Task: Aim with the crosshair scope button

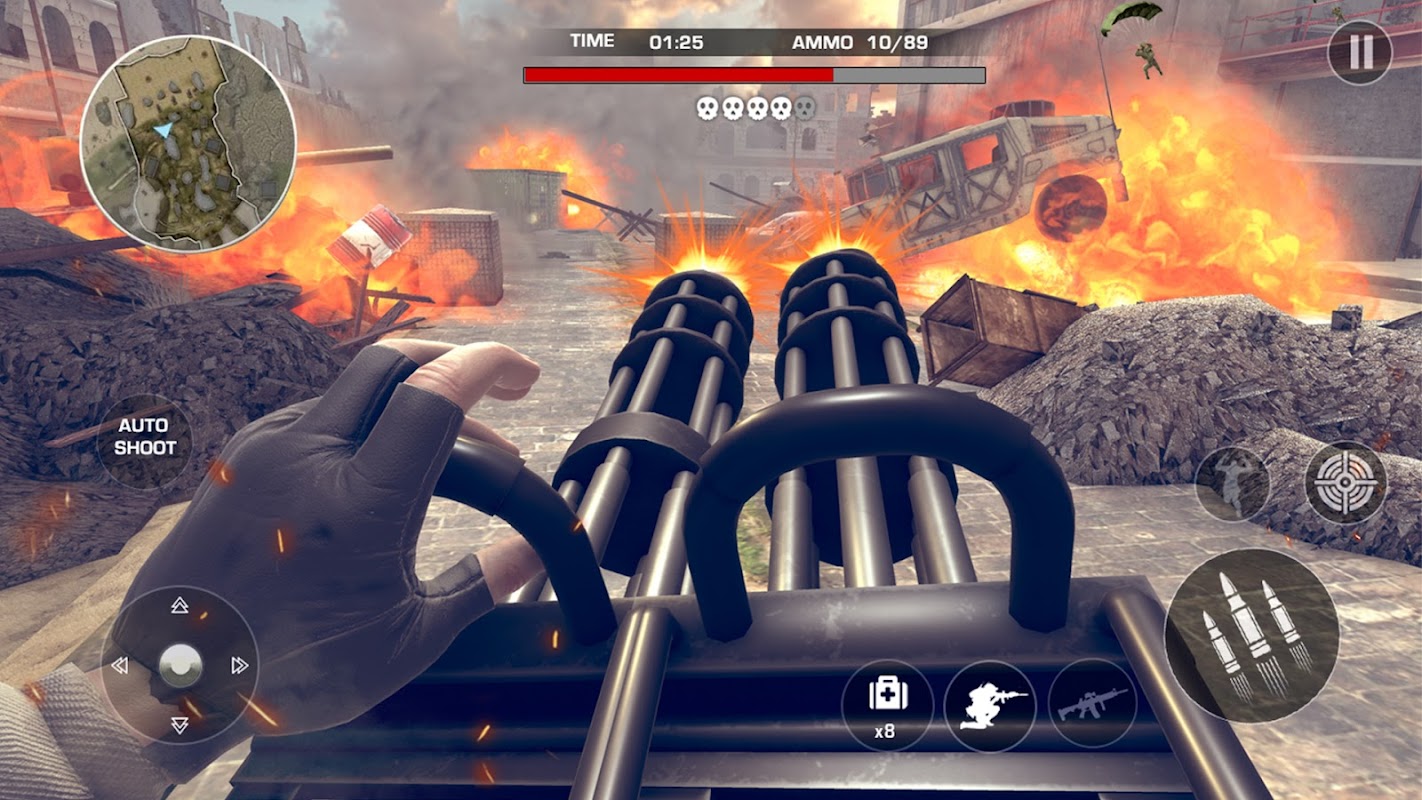Action: tap(1345, 483)
